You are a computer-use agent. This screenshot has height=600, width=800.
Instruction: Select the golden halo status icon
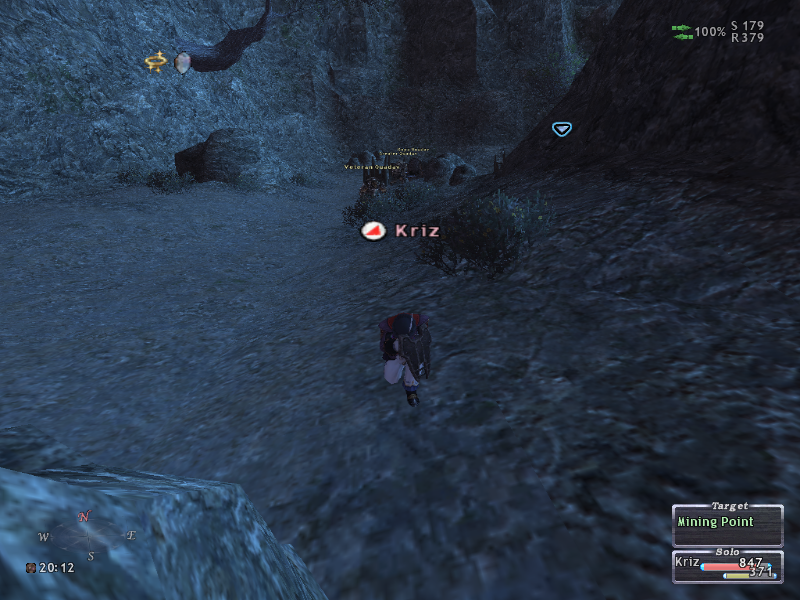(x=155, y=62)
